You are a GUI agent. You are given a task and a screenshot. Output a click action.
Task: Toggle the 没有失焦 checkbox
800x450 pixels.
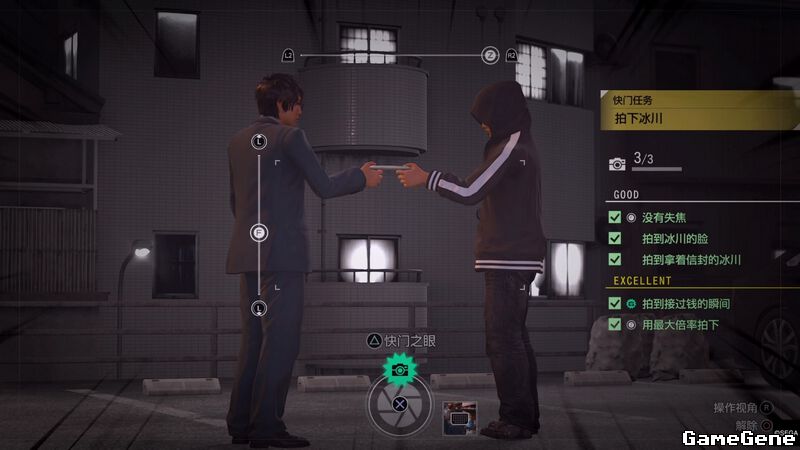click(x=615, y=217)
